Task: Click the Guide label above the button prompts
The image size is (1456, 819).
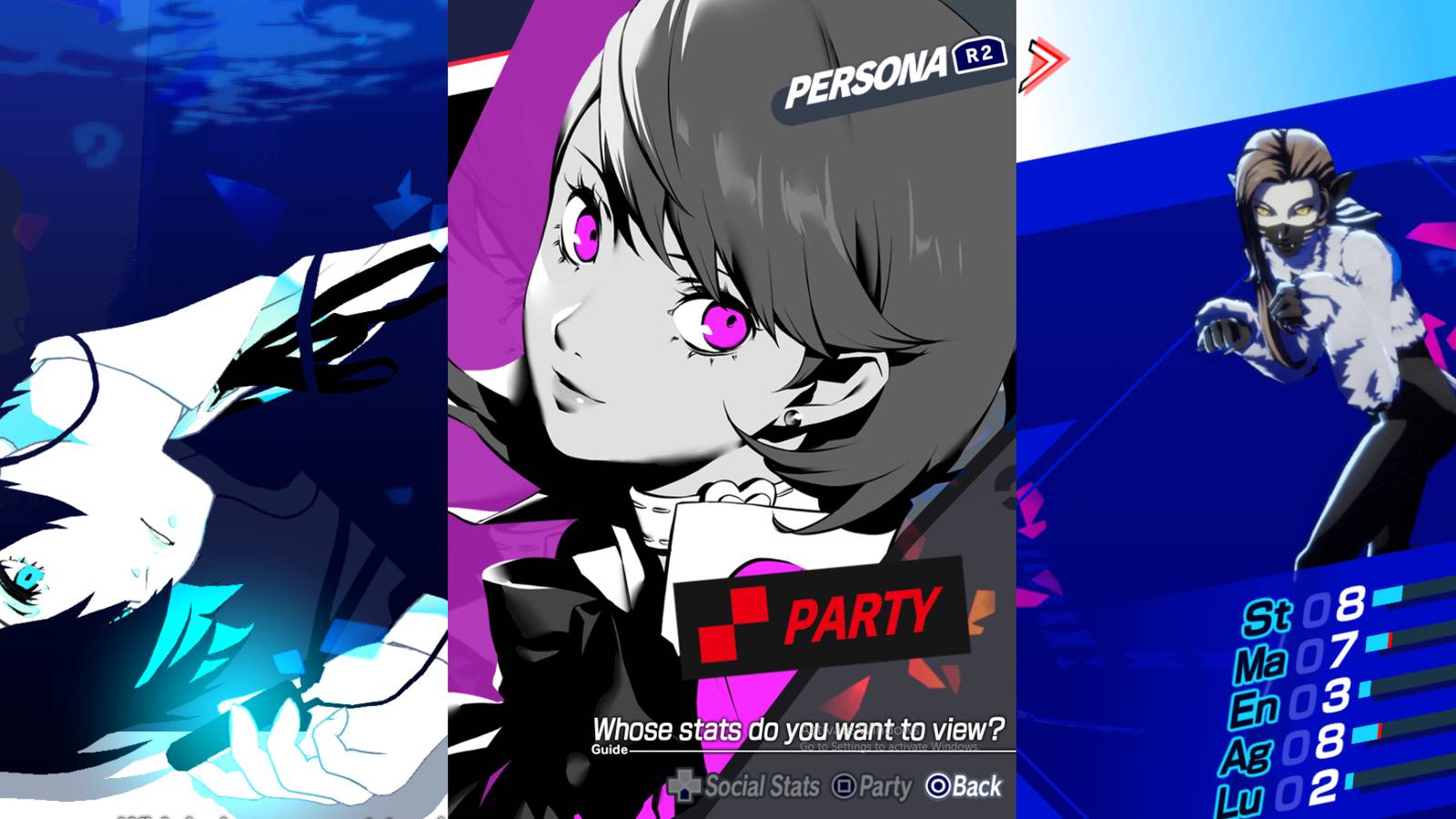Action: click(612, 752)
